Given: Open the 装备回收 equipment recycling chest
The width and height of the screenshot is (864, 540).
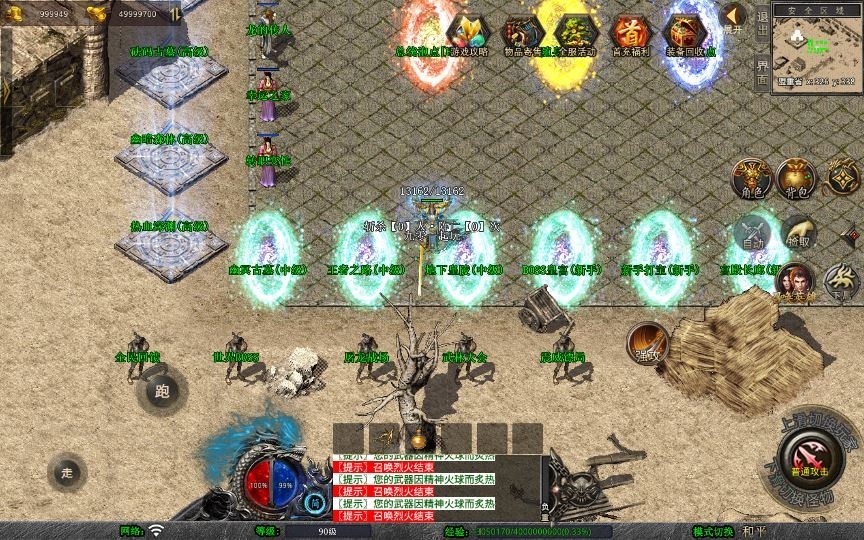Looking at the screenshot, I should pyautogui.click(x=689, y=35).
